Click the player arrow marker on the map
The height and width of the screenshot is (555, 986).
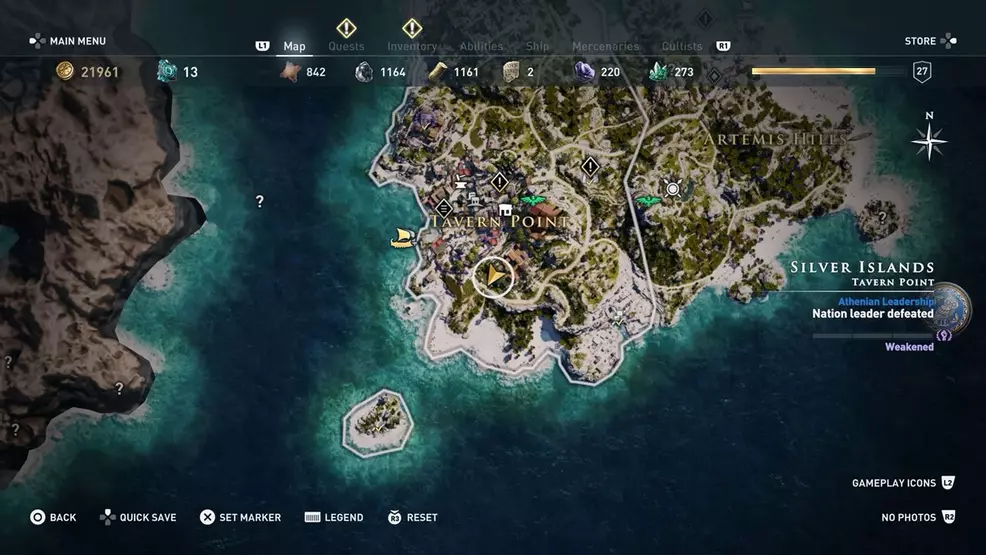click(494, 276)
